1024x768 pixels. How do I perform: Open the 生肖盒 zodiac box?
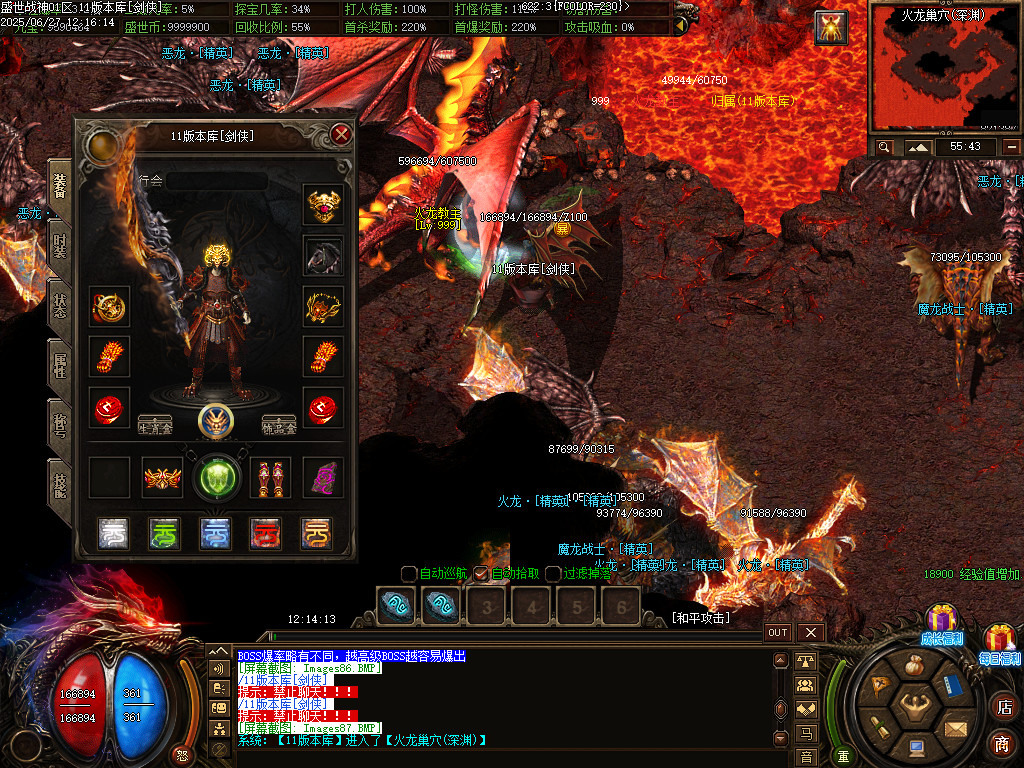154,424
